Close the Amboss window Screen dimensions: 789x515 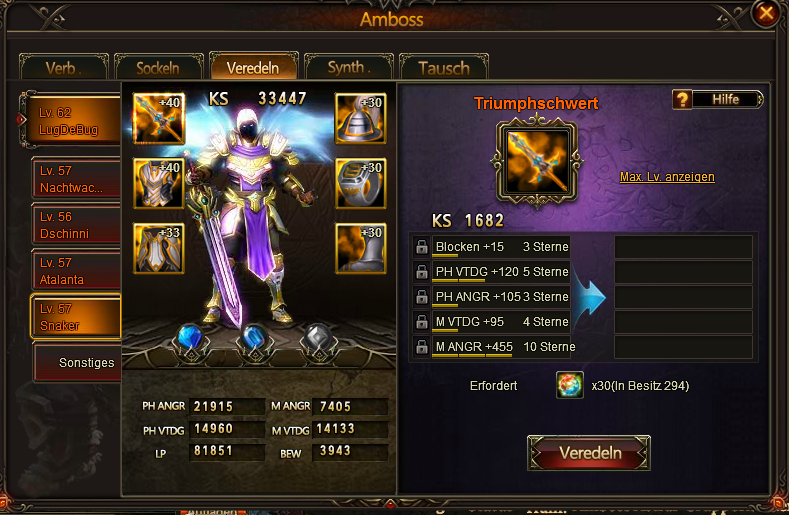(766, 14)
